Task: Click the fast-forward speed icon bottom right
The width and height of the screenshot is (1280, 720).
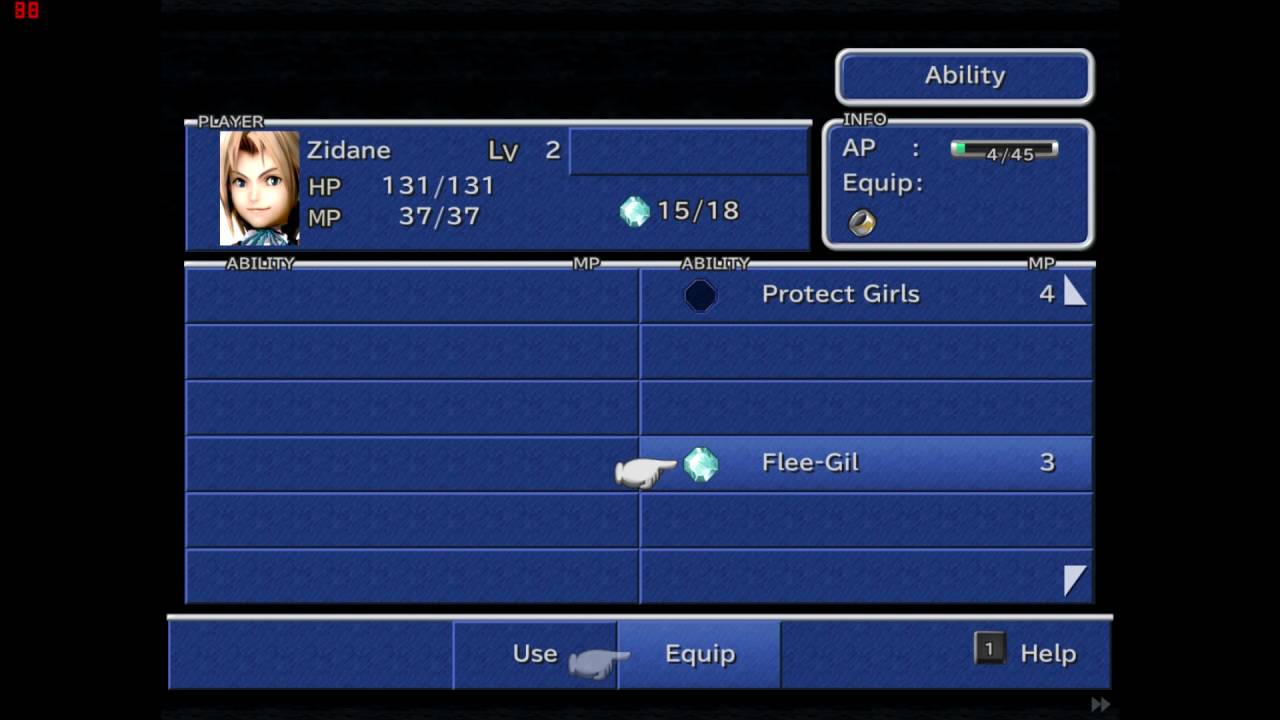Action: 1103,705
